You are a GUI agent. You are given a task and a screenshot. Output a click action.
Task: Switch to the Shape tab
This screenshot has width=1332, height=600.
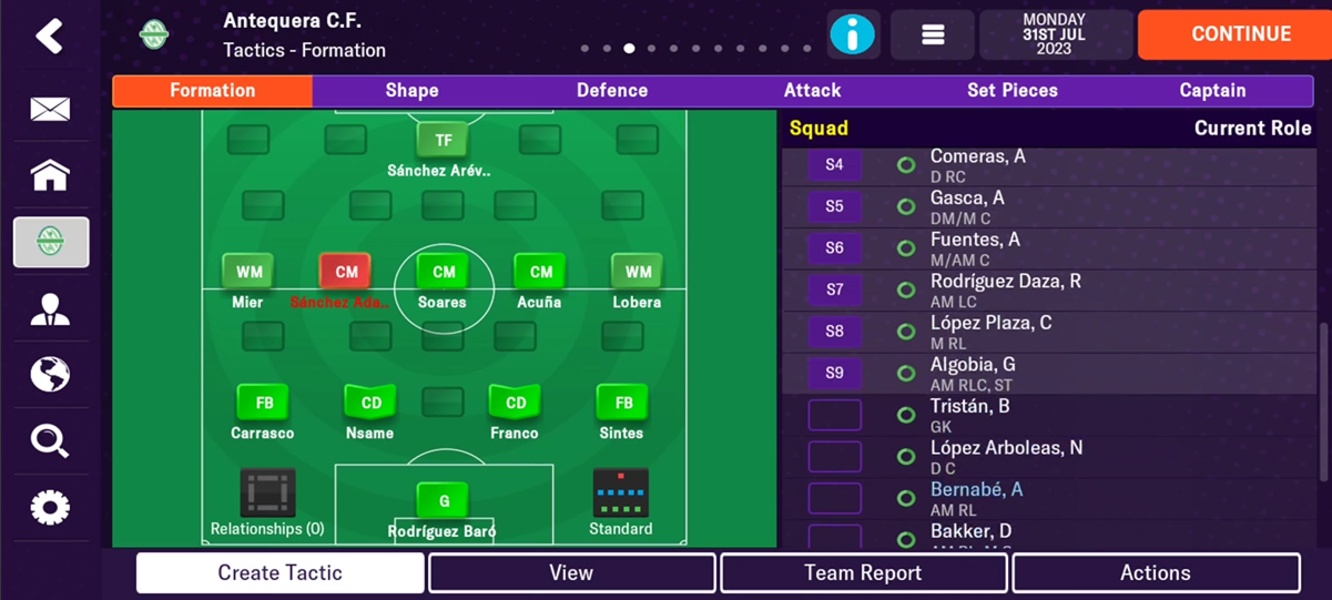click(x=412, y=90)
